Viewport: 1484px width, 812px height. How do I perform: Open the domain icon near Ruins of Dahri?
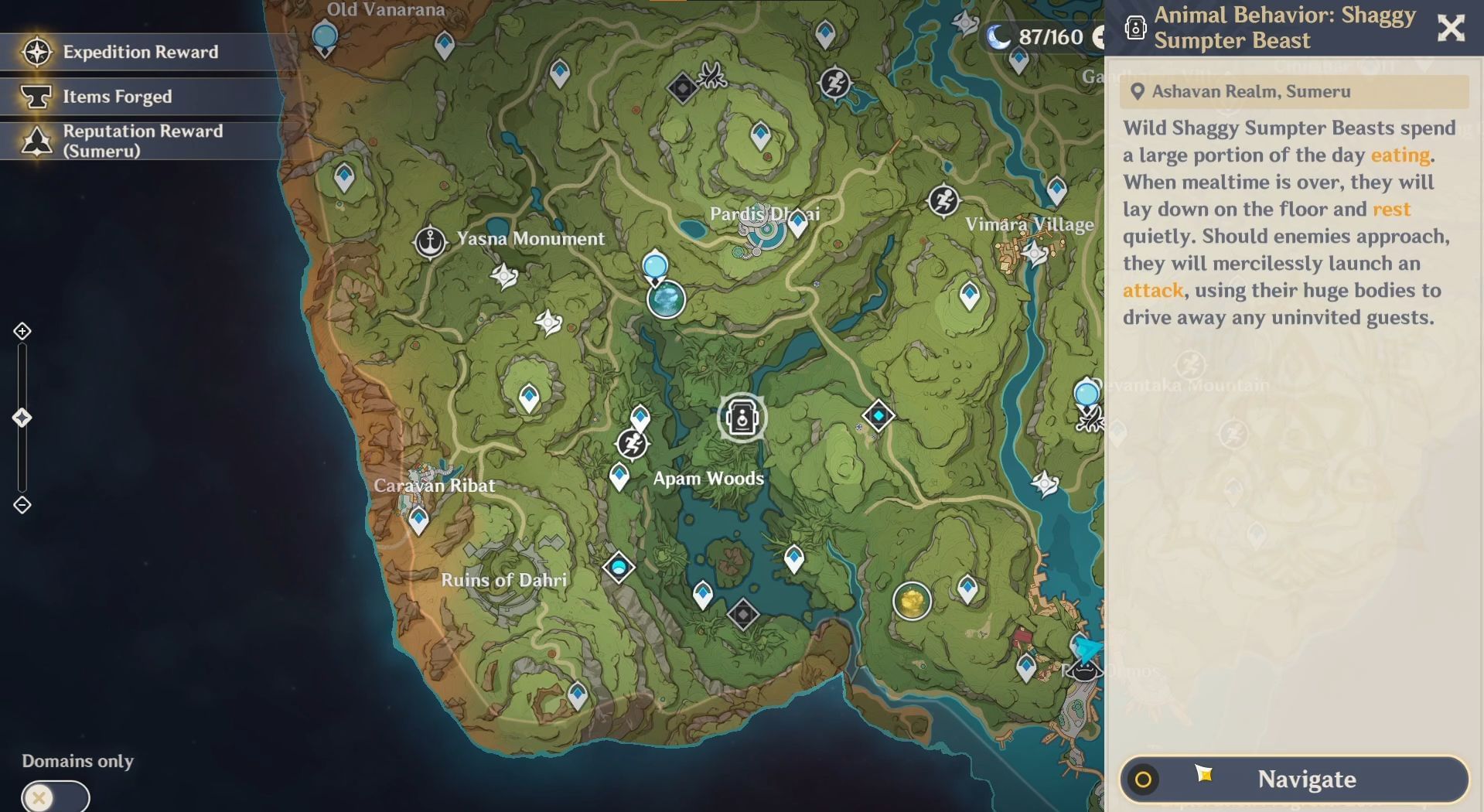pos(618,565)
